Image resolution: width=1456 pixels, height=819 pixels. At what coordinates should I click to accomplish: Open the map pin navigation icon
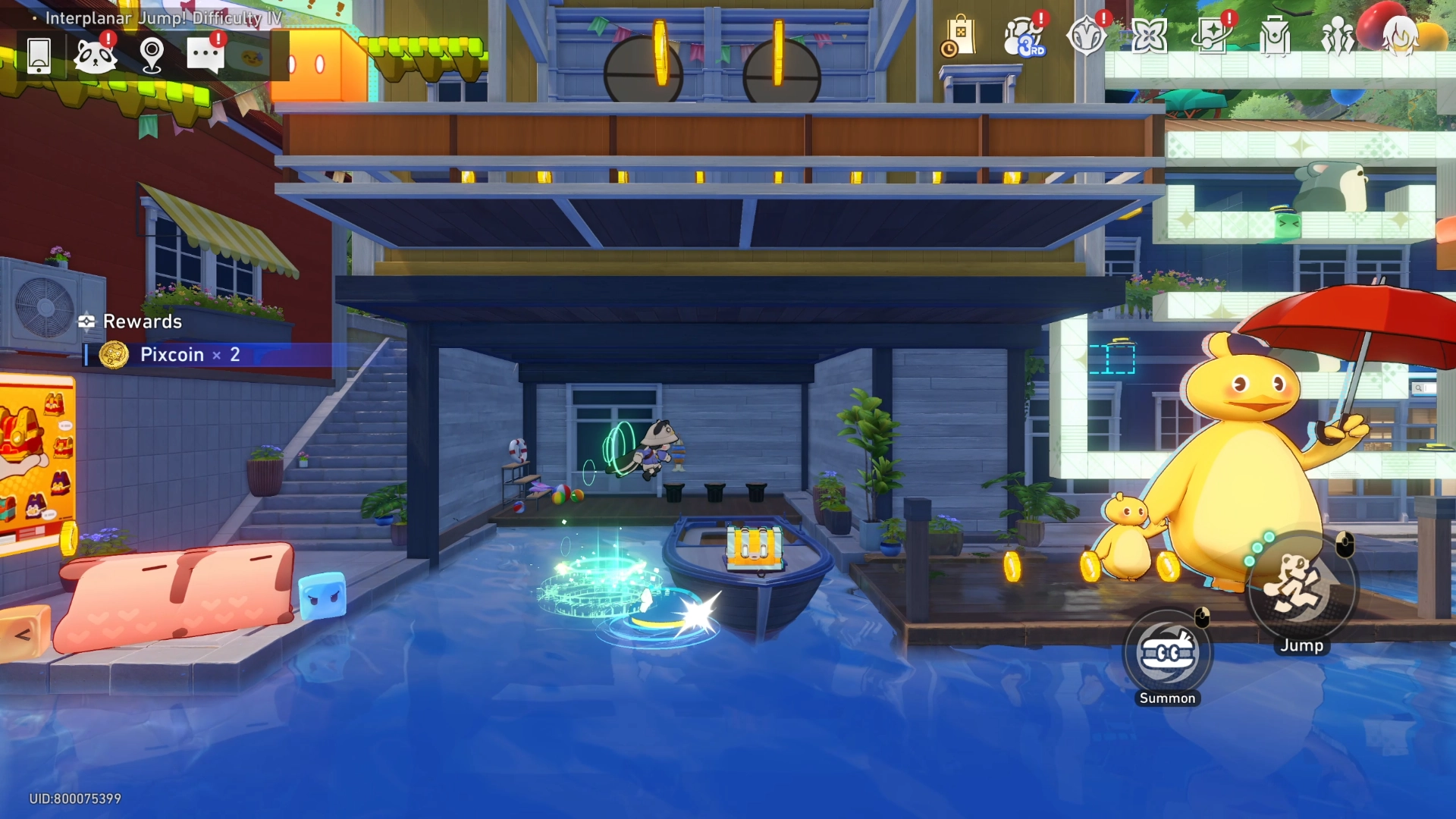[x=152, y=55]
